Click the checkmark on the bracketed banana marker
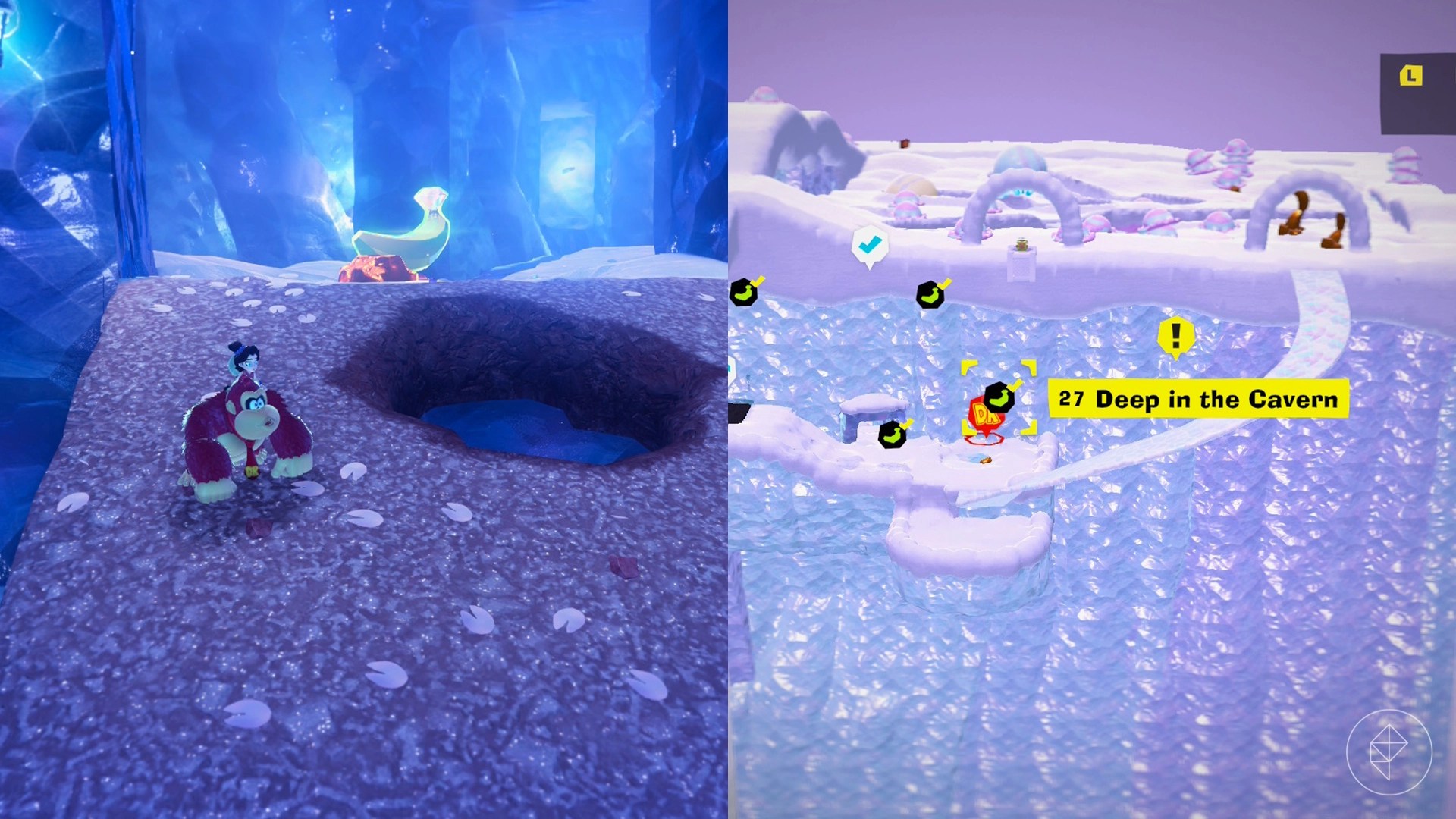This screenshot has width=1456, height=819. (x=1015, y=384)
